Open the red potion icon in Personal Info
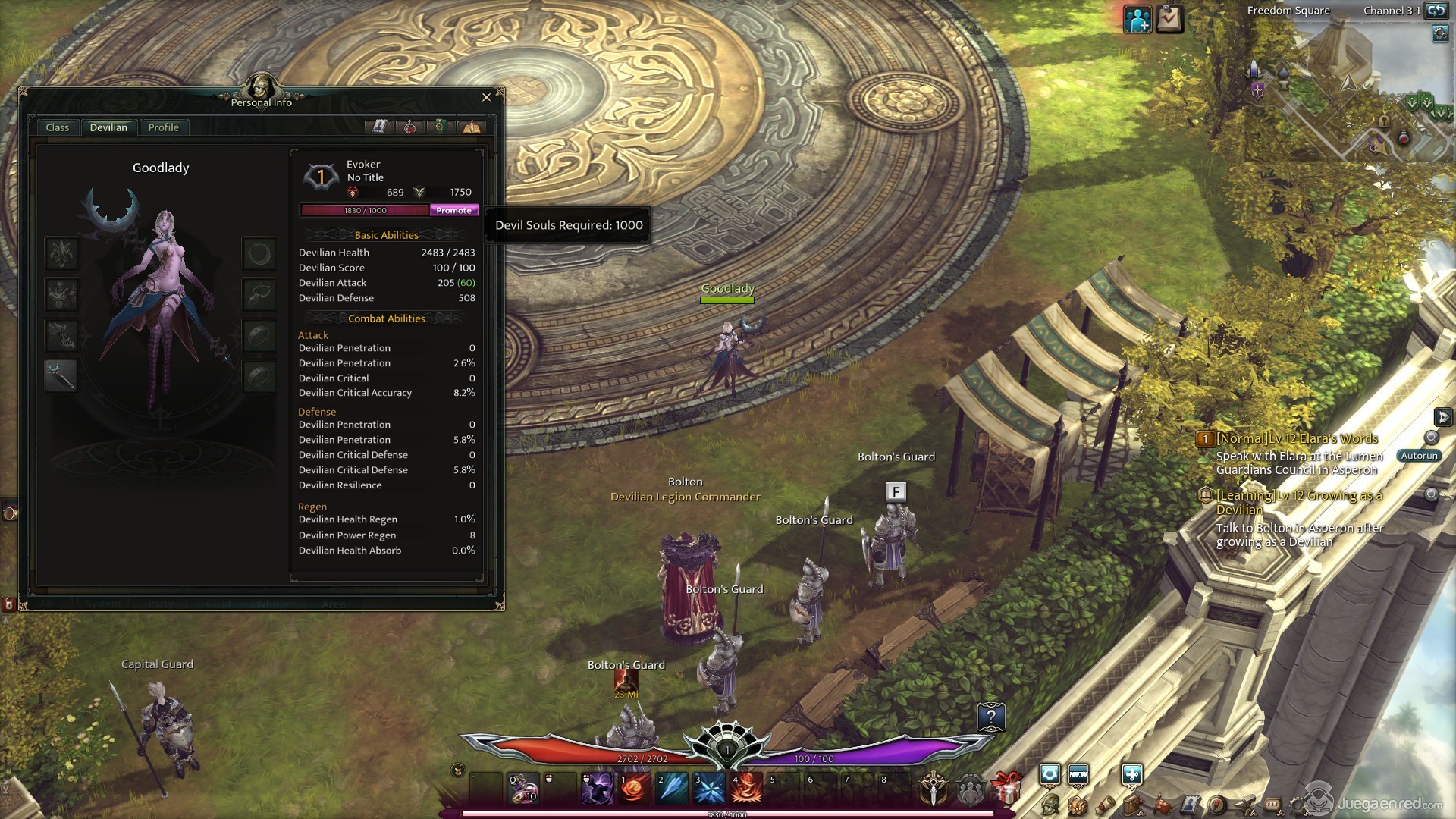Screen dimensions: 1456x819 (409, 127)
